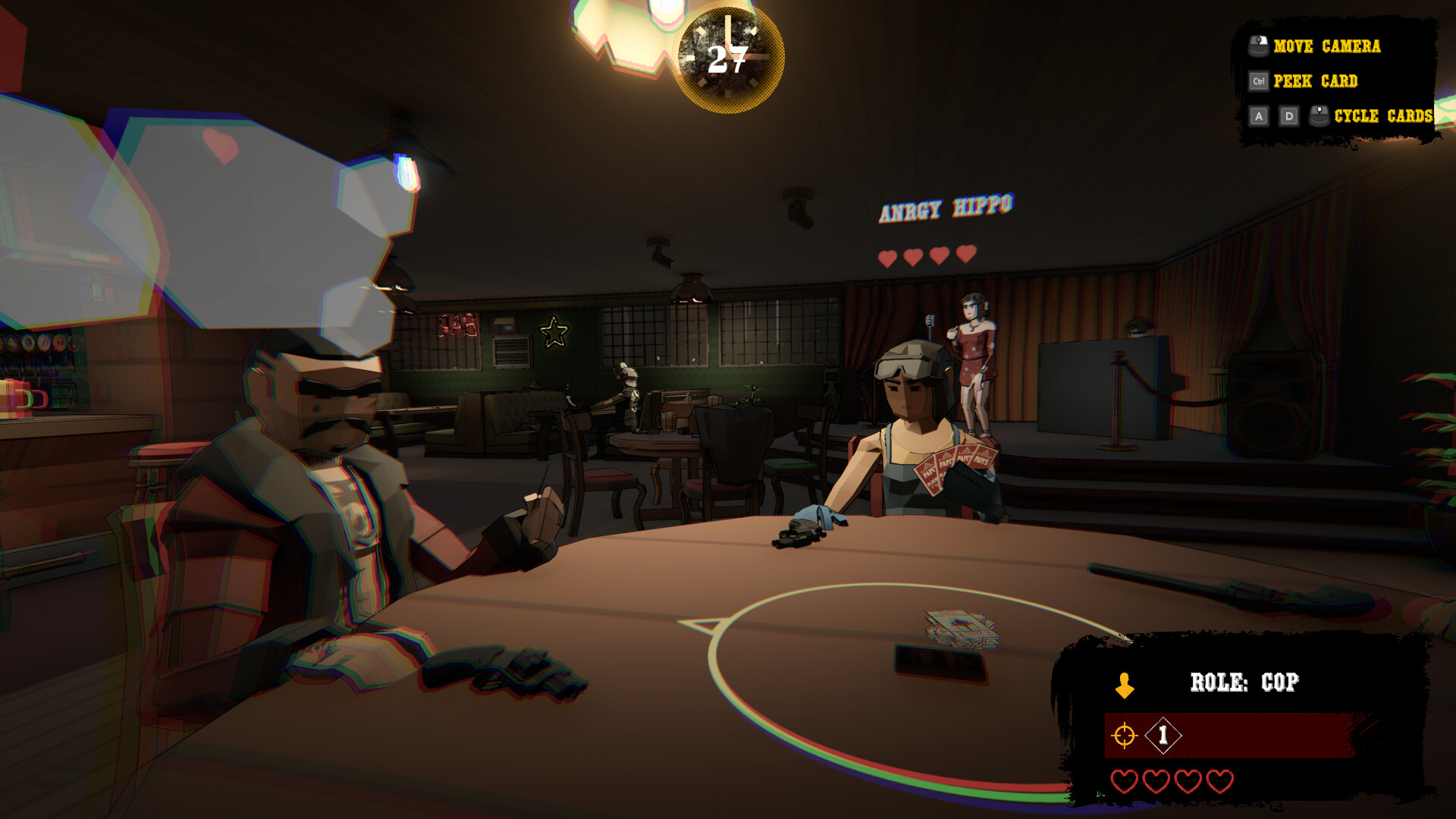1456x819 pixels.
Task: Click the mouse icon next to CYCLE CARDS
Action: point(1317,116)
